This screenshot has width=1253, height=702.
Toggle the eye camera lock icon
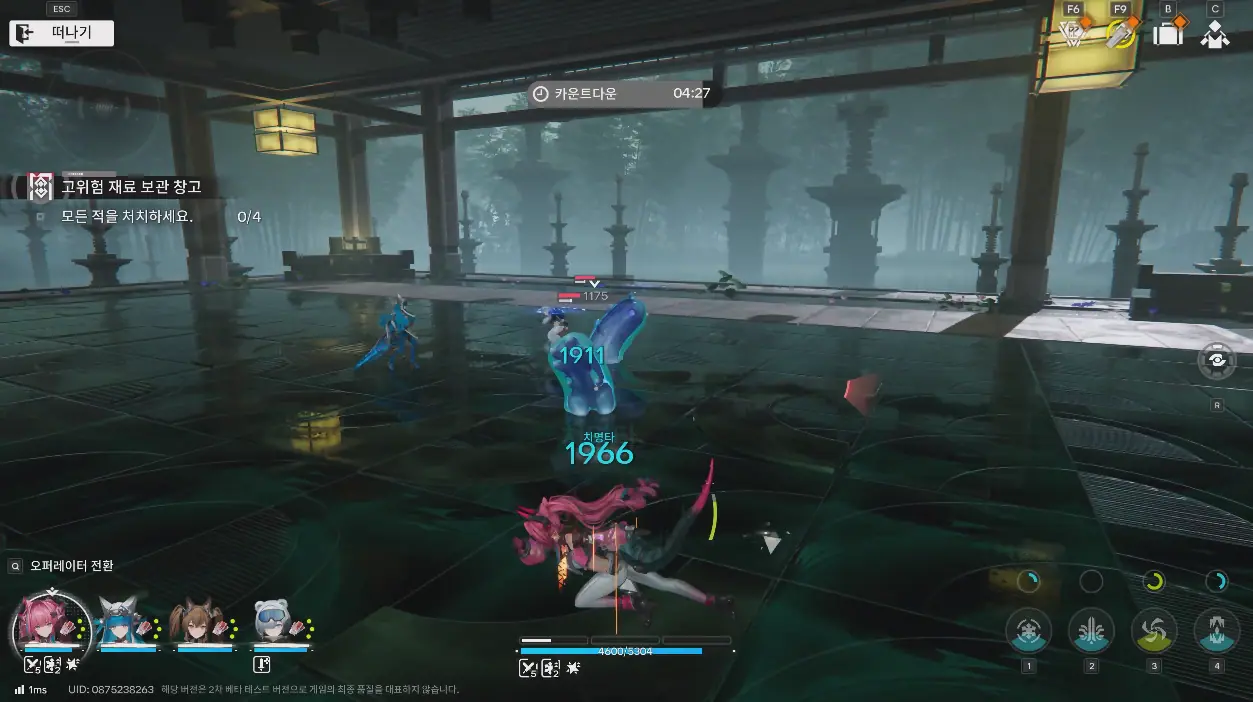click(1216, 362)
